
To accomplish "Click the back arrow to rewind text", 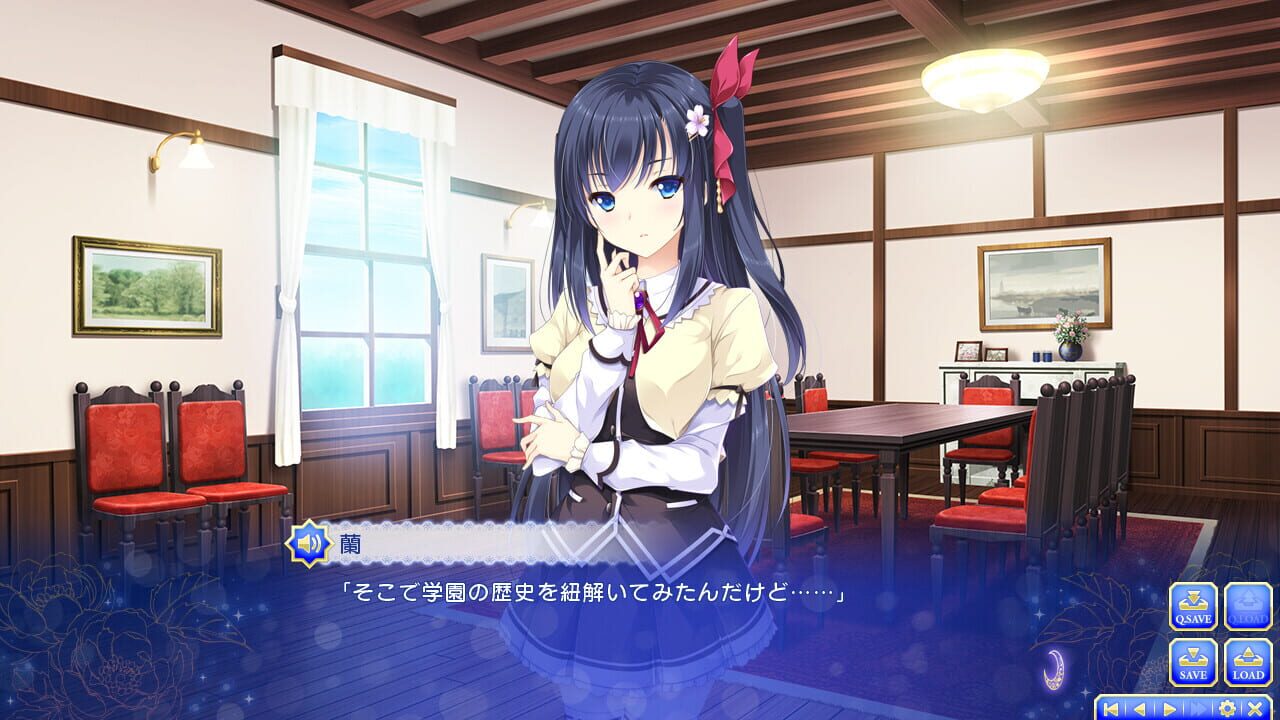I will (1139, 709).
